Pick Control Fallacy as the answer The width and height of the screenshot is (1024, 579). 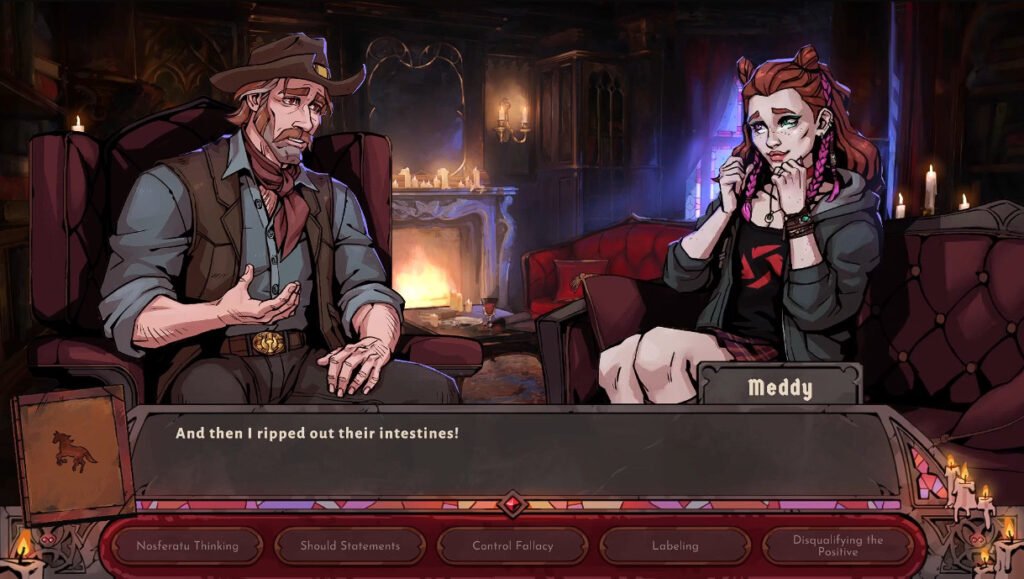pyautogui.click(x=513, y=546)
